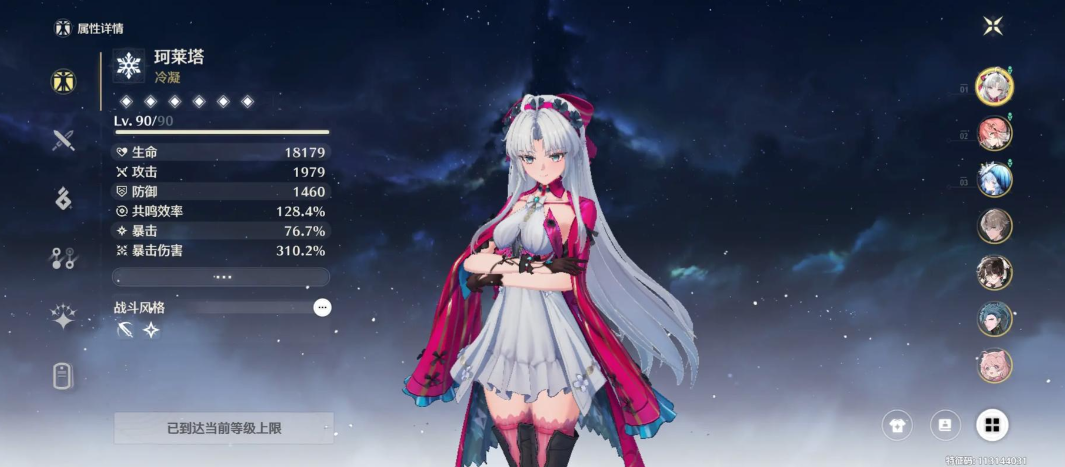Open the character profile card button
This screenshot has height=467, width=1065.
tap(945, 425)
